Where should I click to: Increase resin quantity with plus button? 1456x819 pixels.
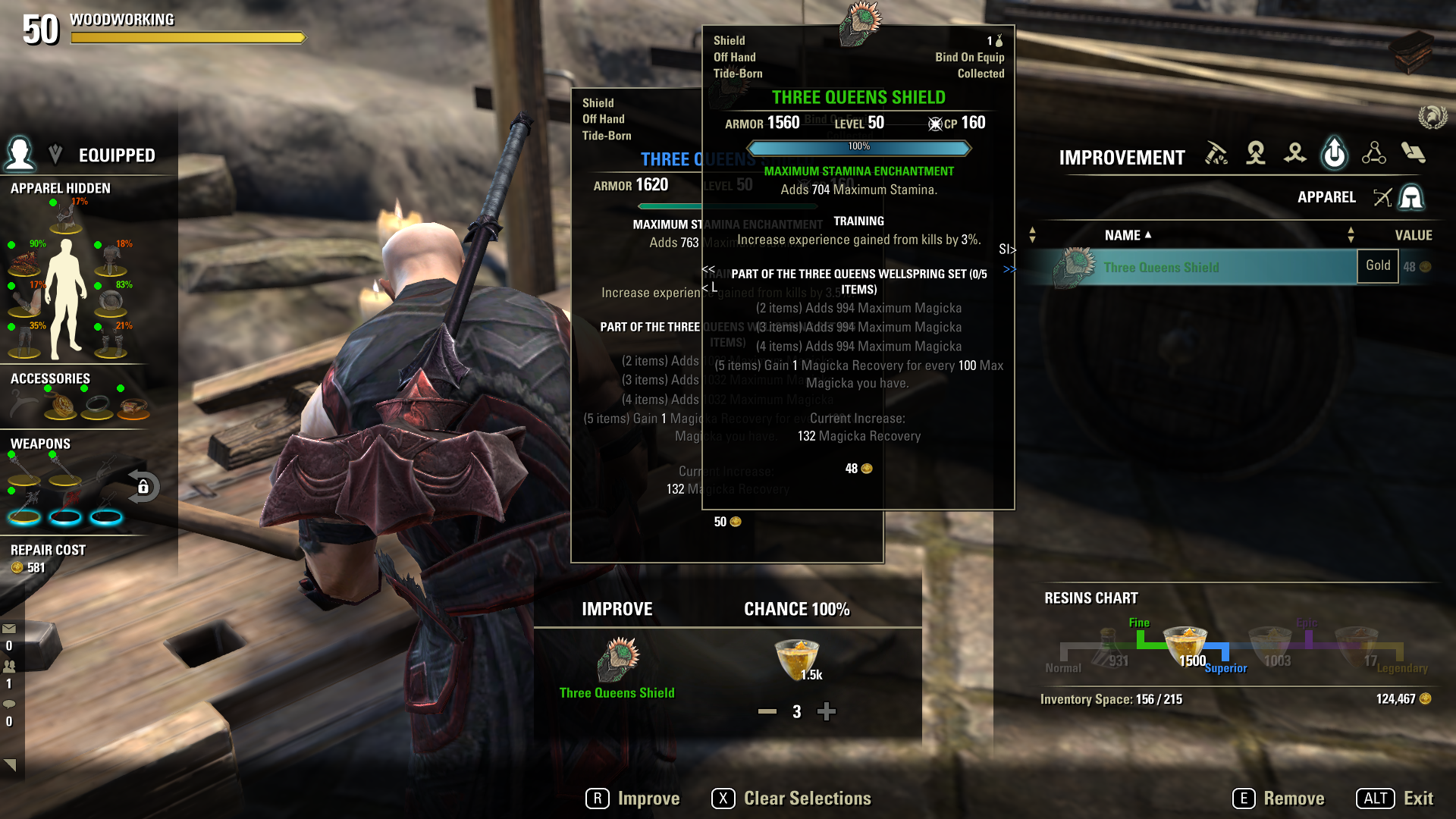pyautogui.click(x=827, y=711)
